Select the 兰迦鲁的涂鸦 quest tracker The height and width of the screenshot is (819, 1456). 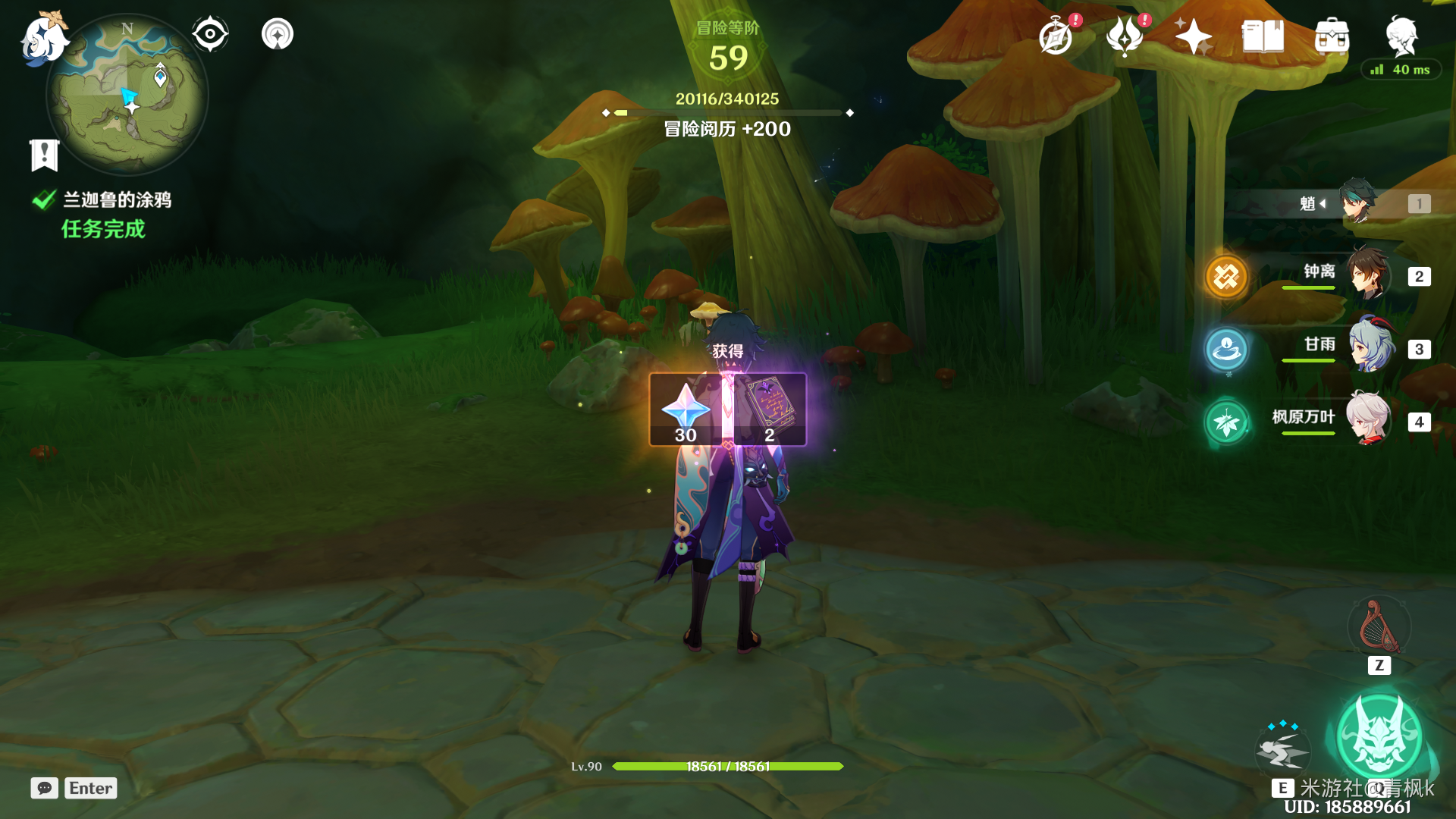pos(117,200)
